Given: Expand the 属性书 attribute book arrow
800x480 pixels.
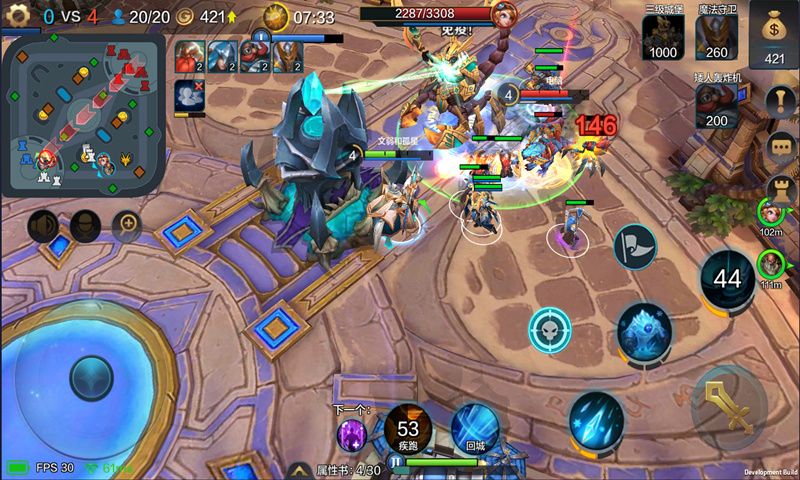Looking at the screenshot, I should 298,469.
